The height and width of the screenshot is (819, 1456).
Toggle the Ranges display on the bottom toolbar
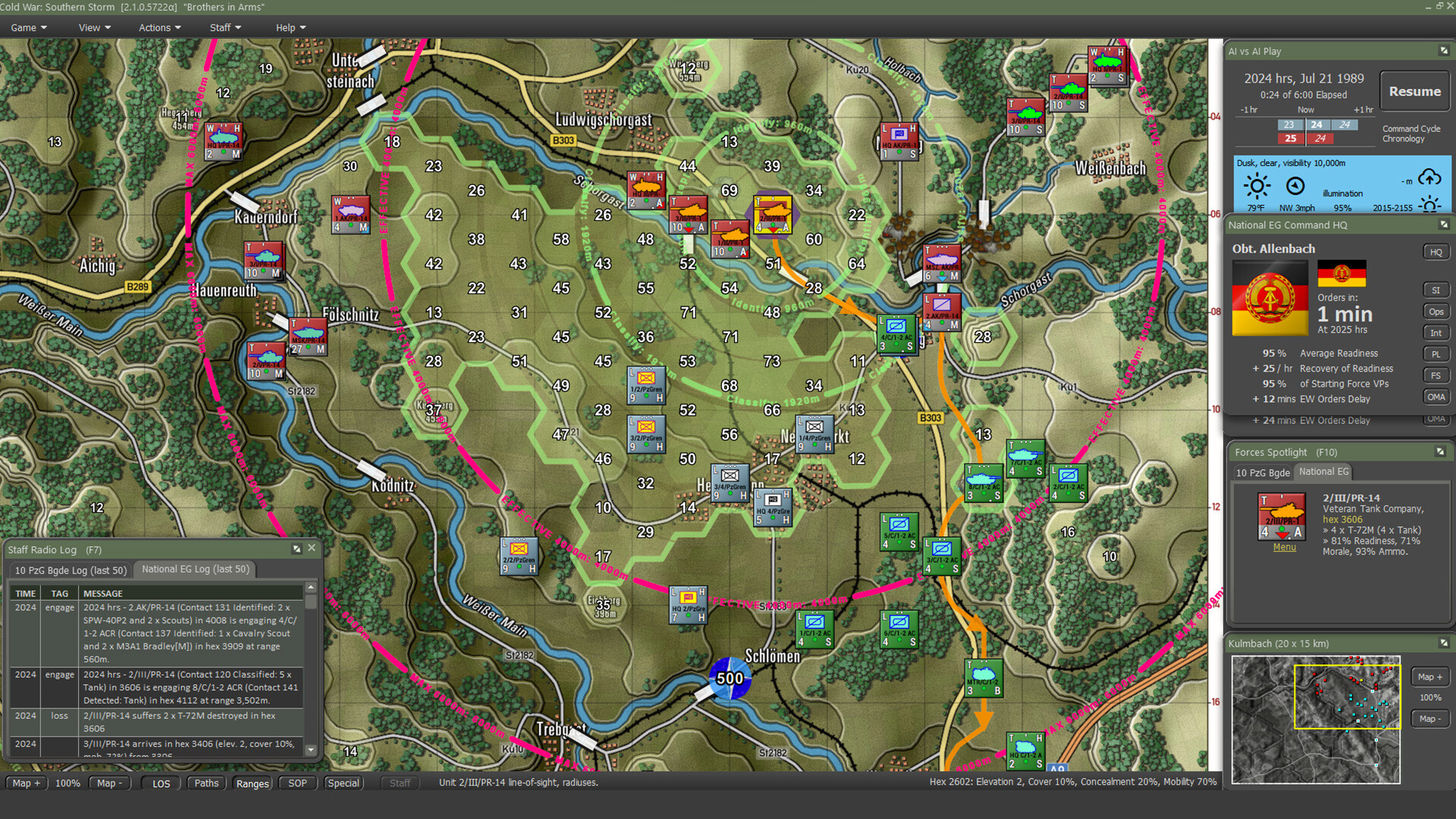pyautogui.click(x=252, y=783)
